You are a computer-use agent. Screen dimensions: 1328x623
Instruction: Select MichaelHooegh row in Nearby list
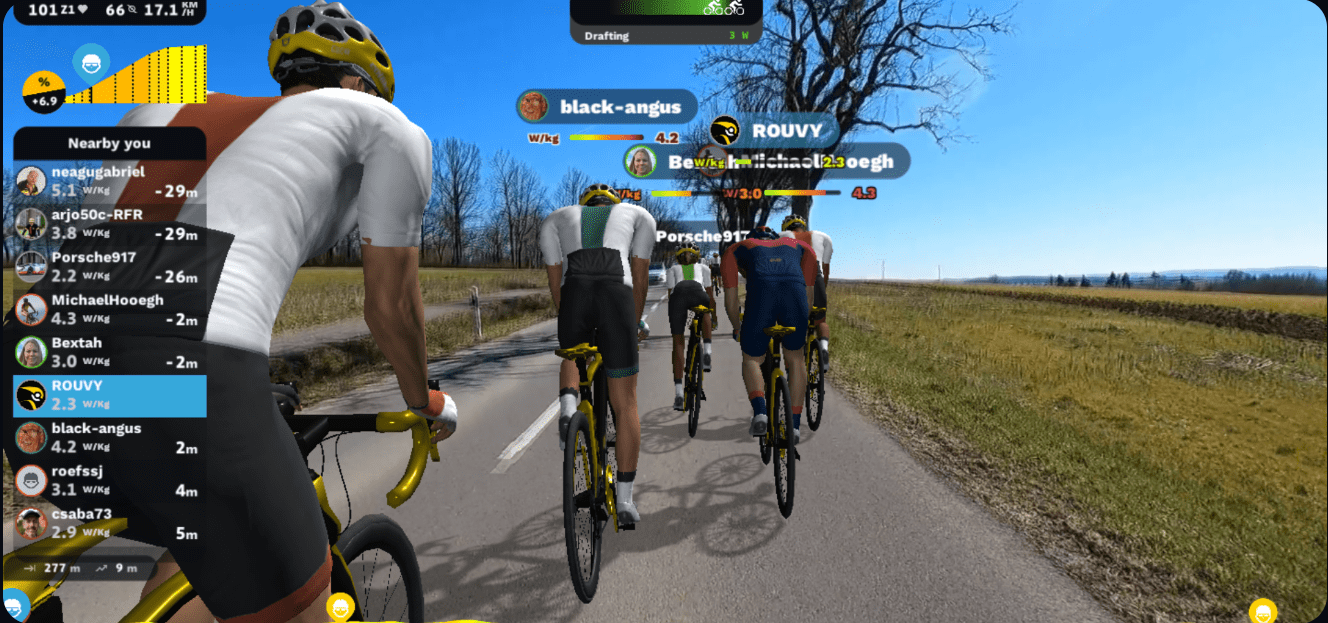pos(108,310)
